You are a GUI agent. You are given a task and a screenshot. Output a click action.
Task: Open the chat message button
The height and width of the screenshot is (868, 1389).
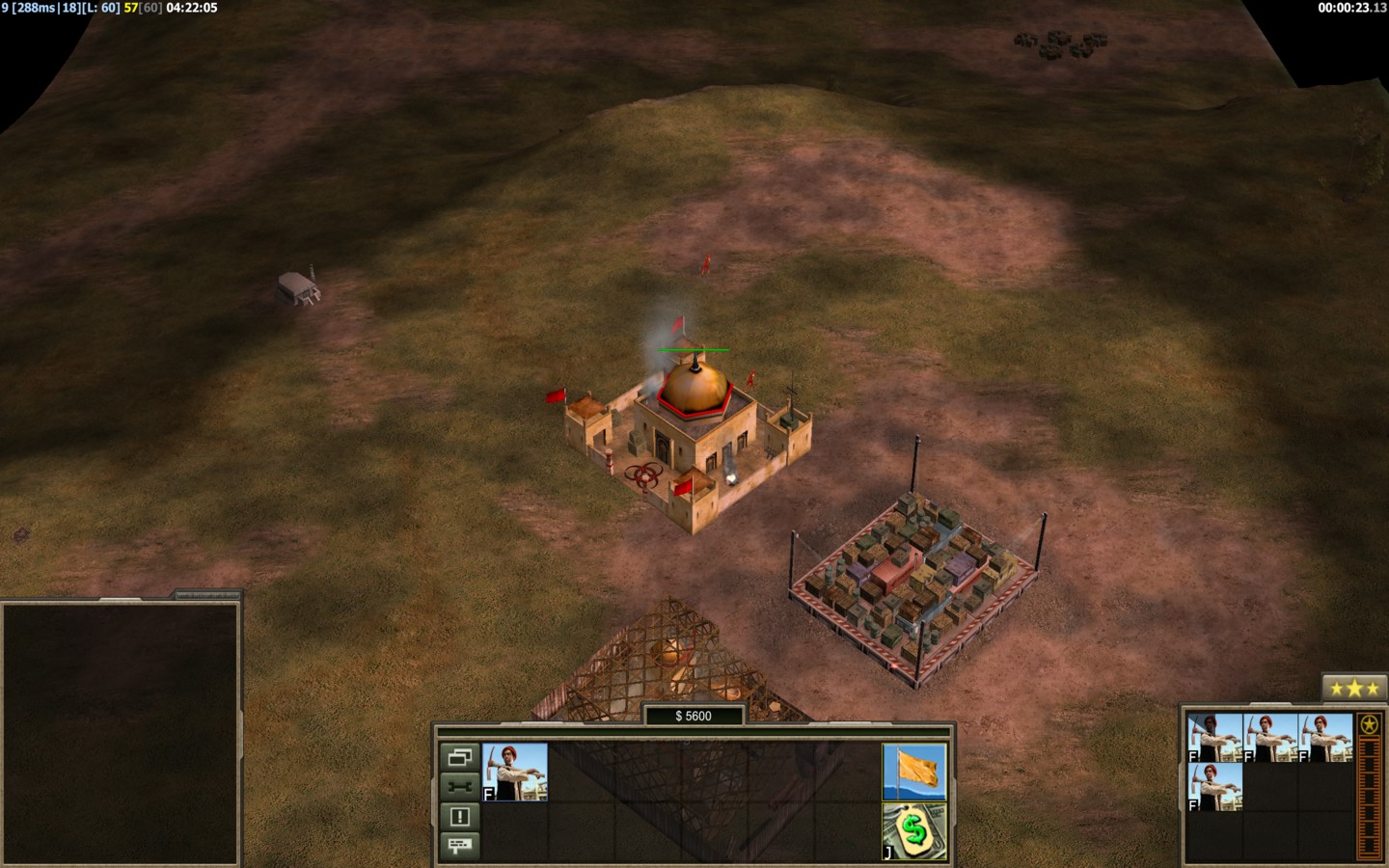[459, 846]
